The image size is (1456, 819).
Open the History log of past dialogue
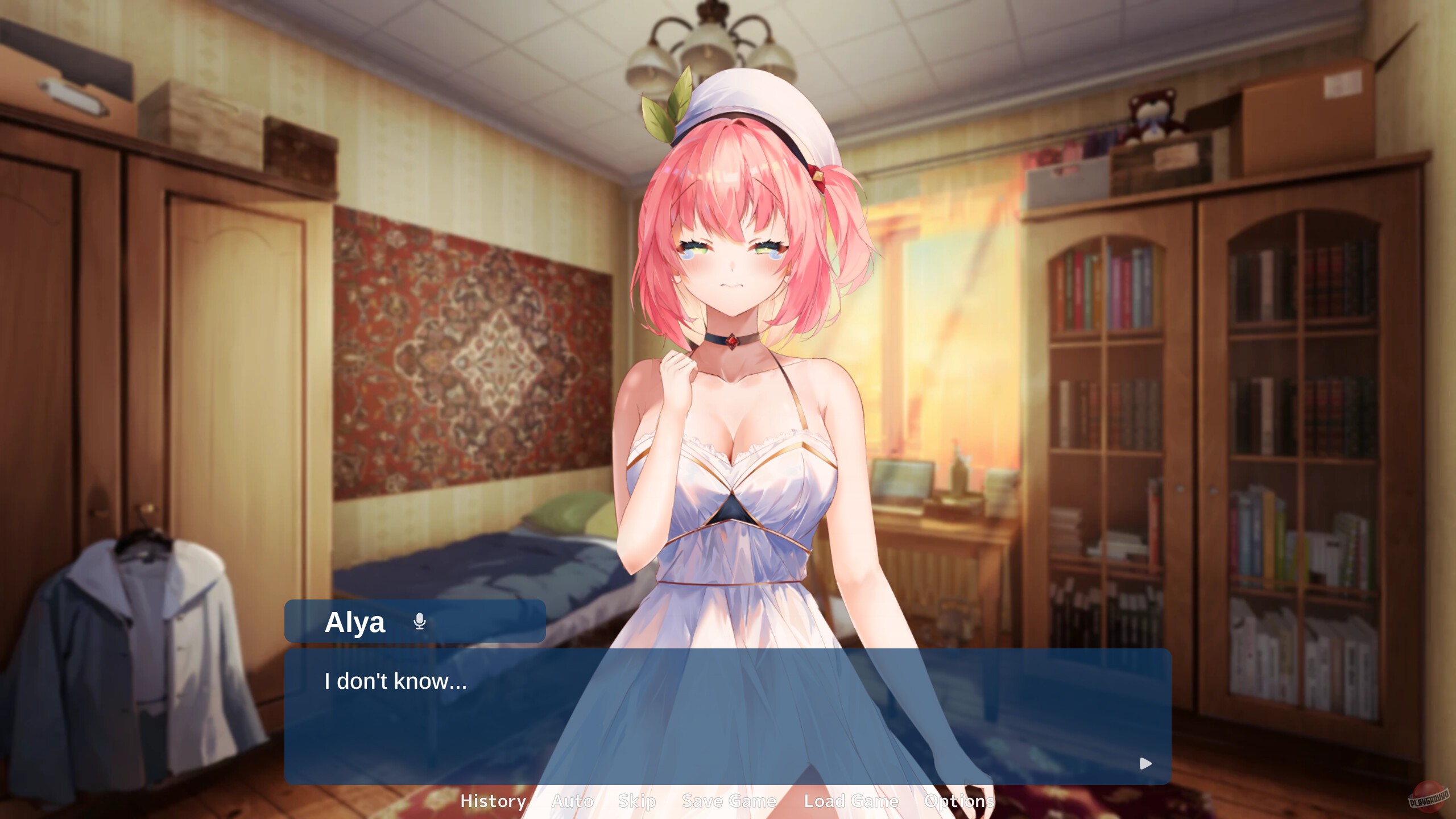pyautogui.click(x=493, y=801)
